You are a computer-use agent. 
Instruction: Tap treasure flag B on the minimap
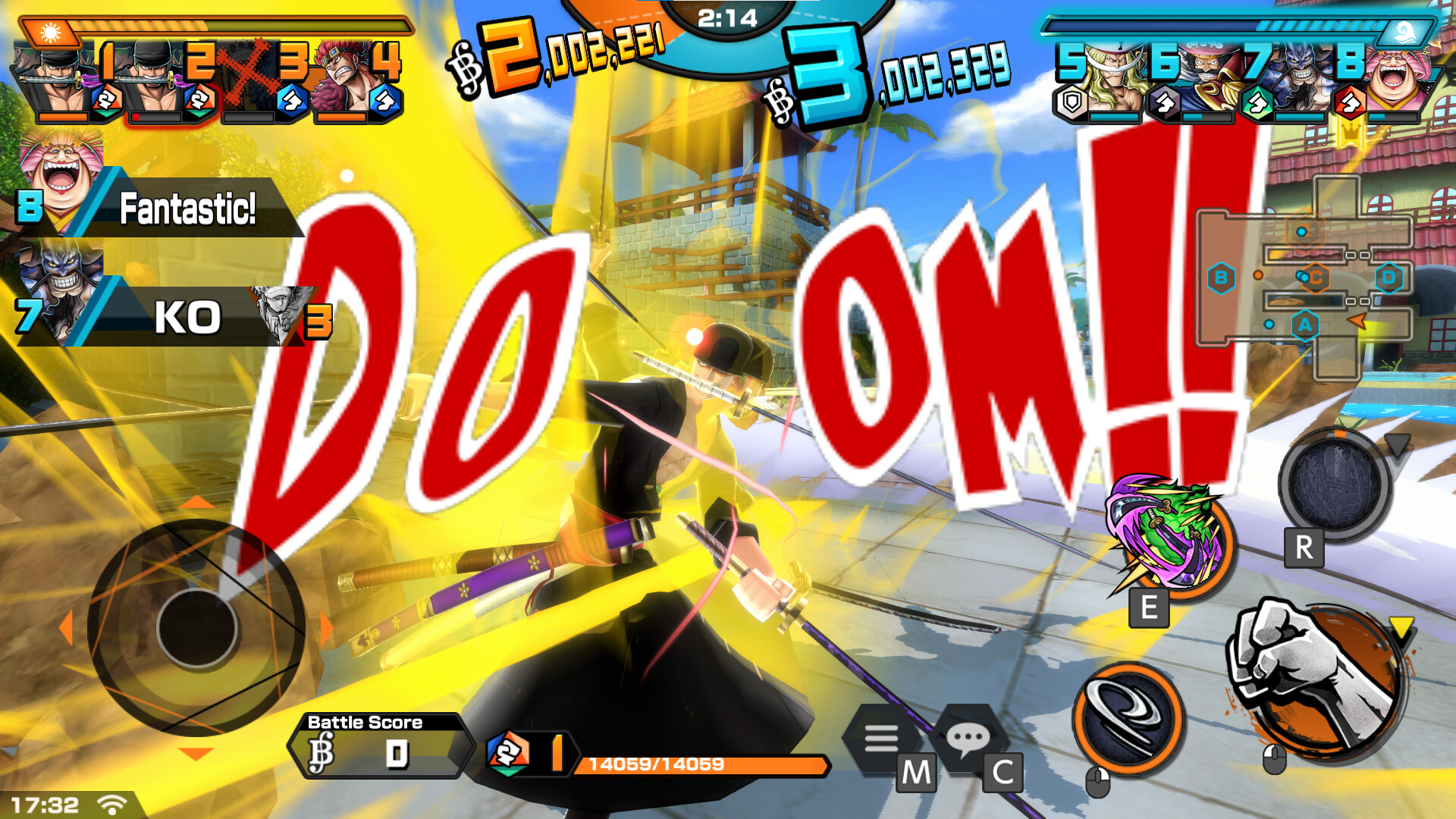coord(1221,278)
